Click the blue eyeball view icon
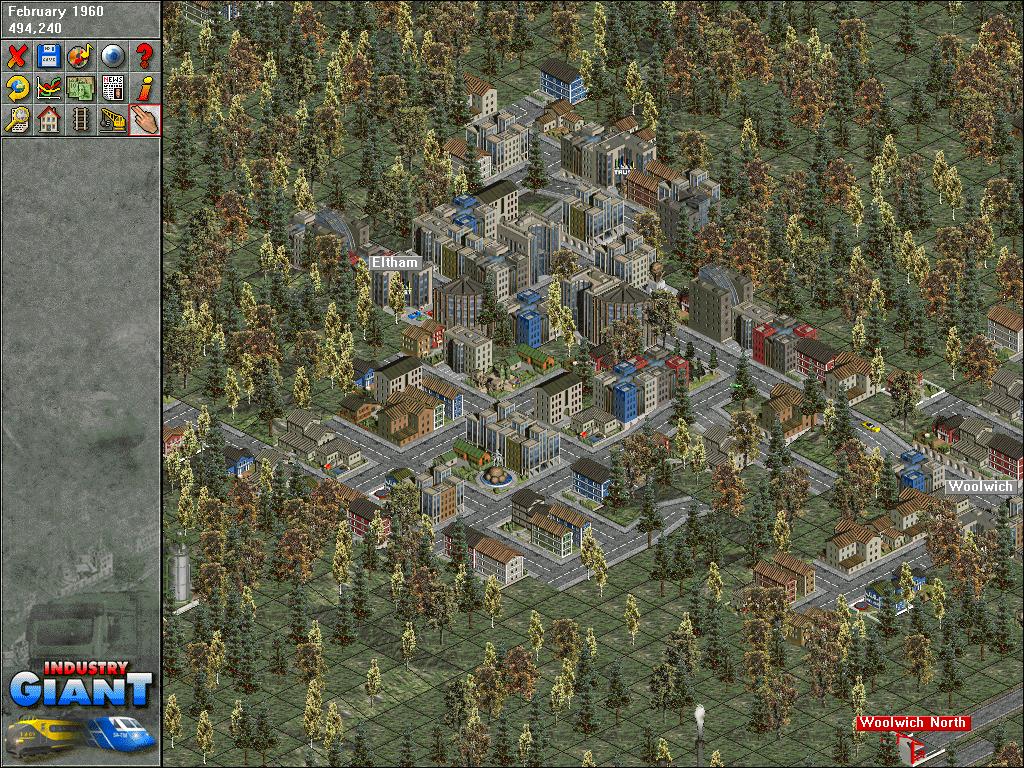 112,56
